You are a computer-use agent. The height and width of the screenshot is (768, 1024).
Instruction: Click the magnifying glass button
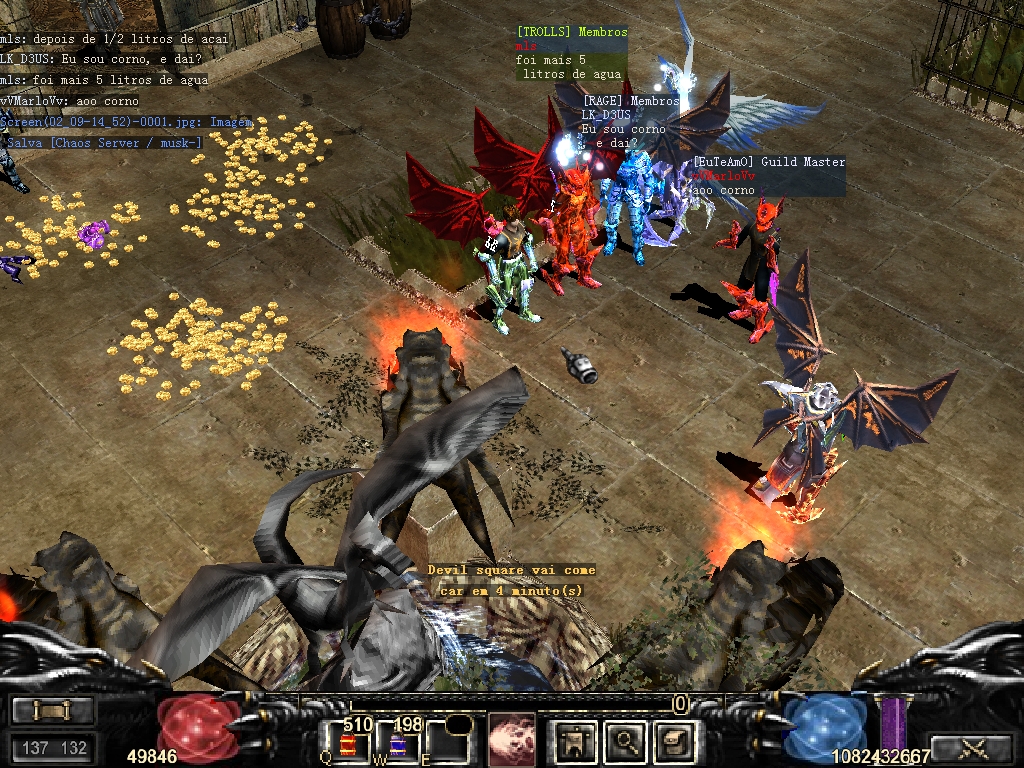click(627, 741)
